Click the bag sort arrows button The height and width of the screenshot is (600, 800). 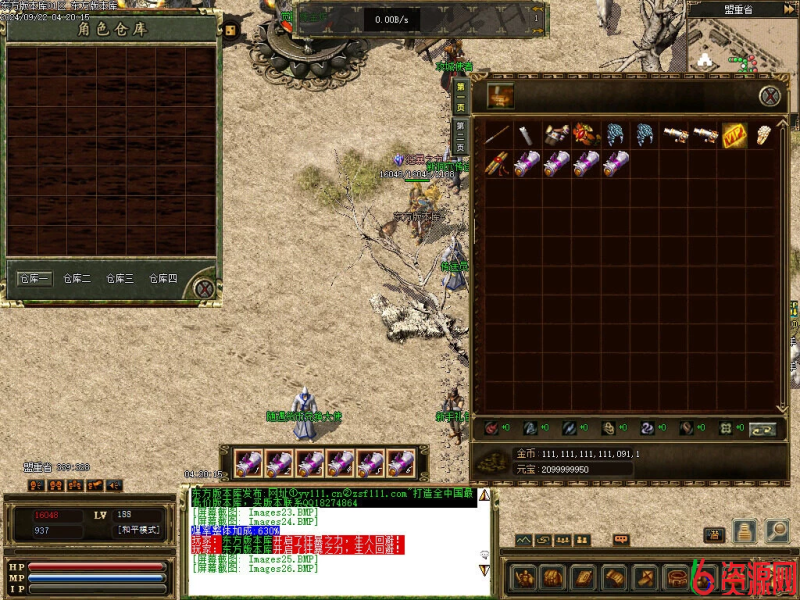(x=762, y=428)
